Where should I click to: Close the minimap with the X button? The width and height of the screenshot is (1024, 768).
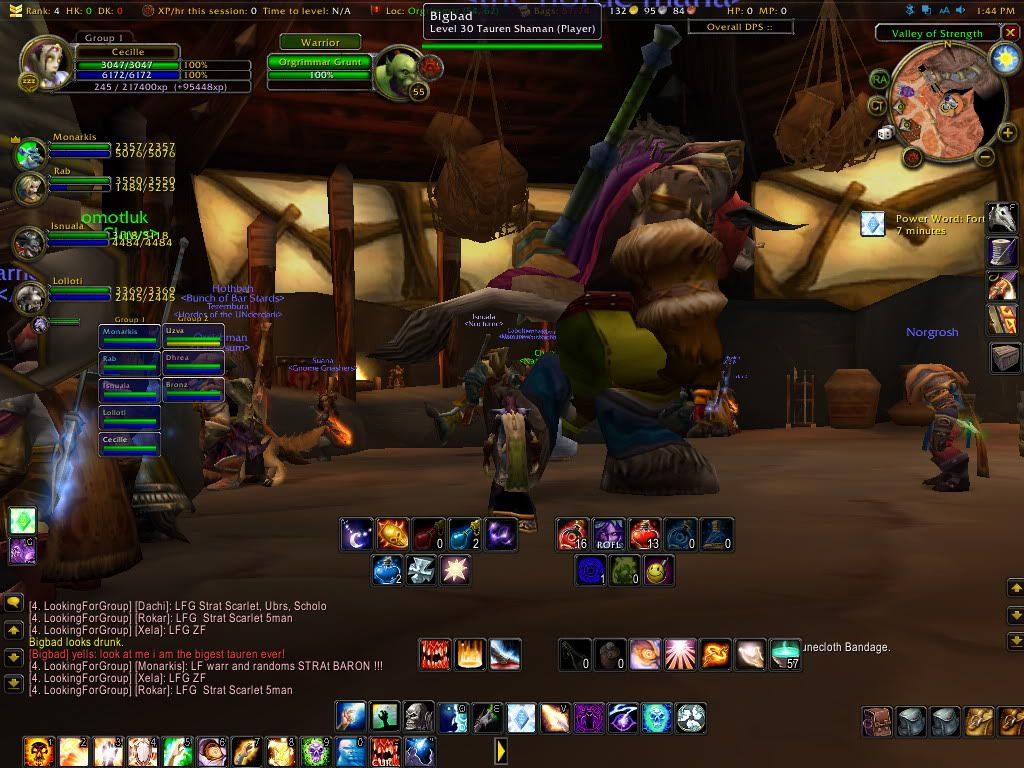click(1010, 33)
